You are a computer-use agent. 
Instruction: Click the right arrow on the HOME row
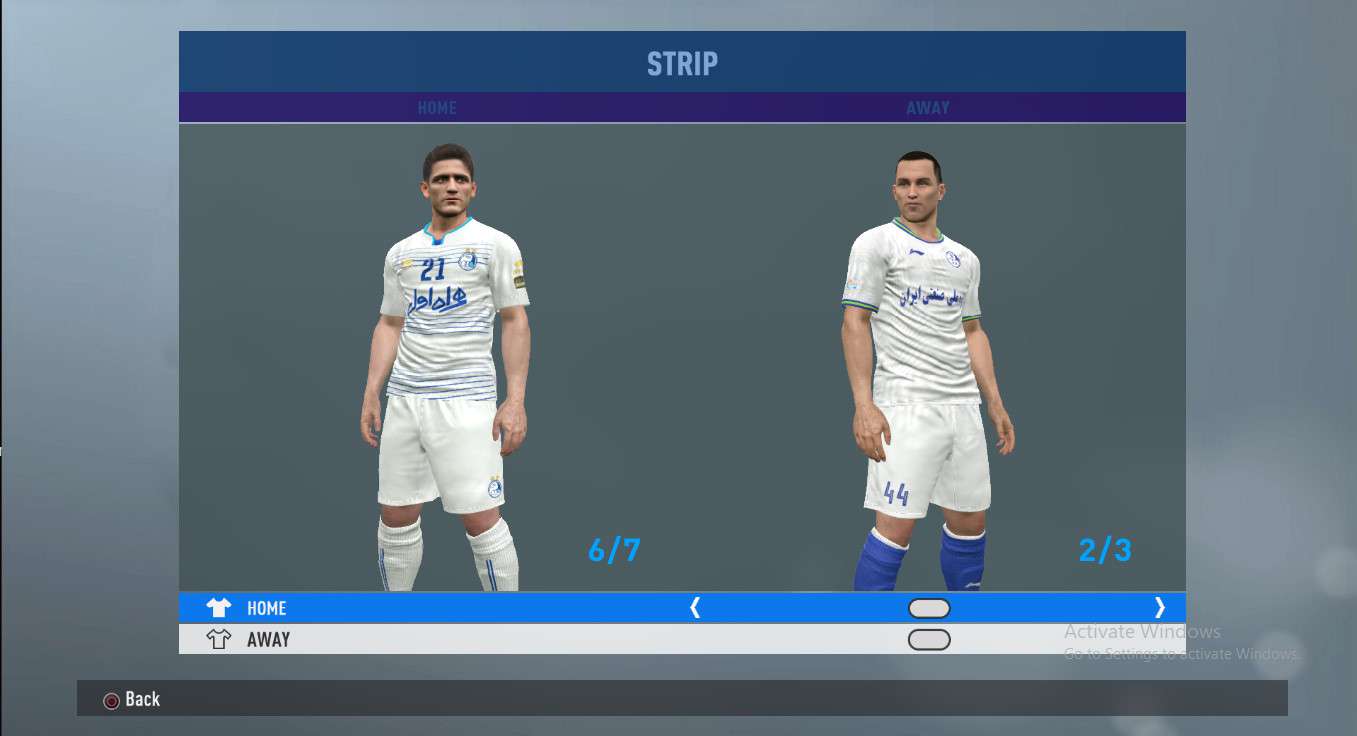tap(1159, 607)
